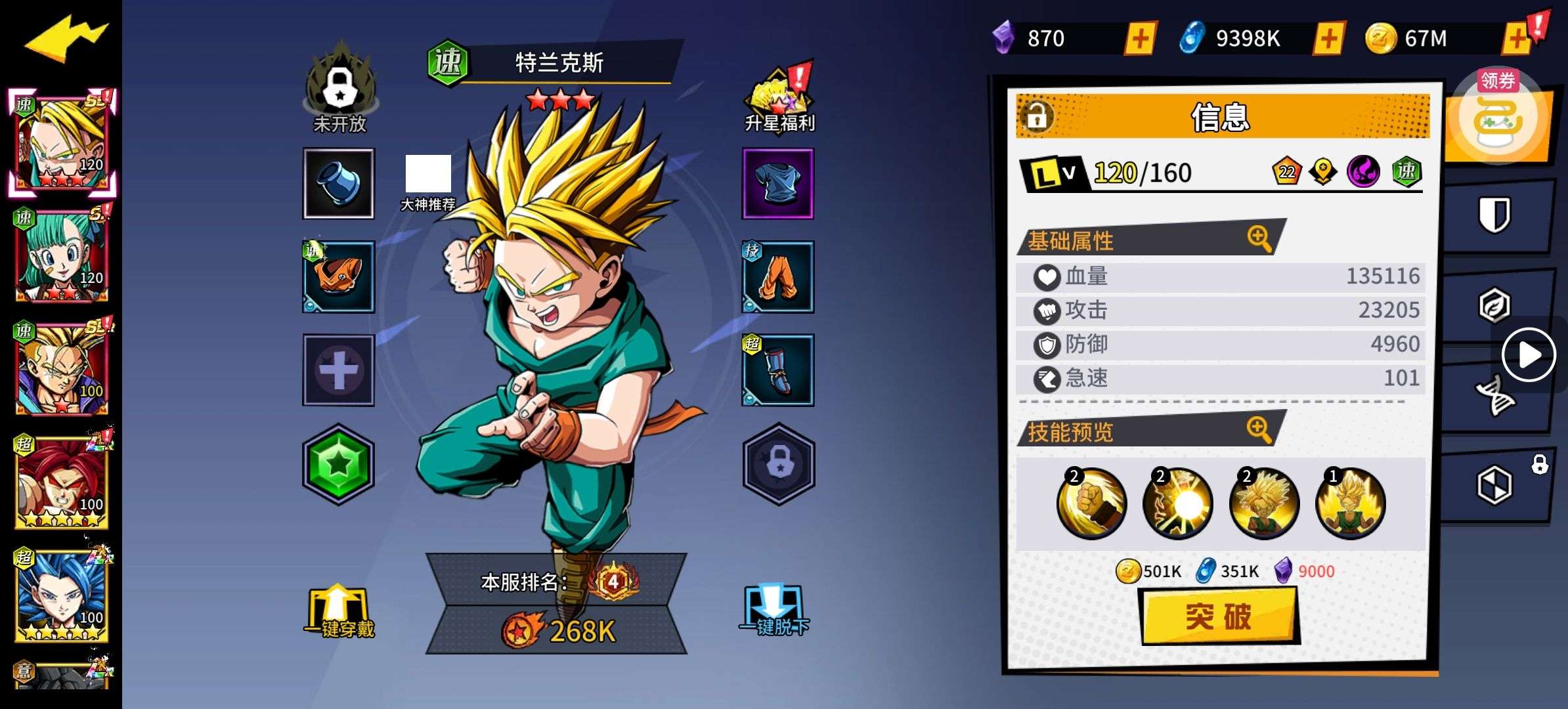Open the empty plus equipment slot
Screen dimensions: 1568x709
pyautogui.click(x=338, y=370)
